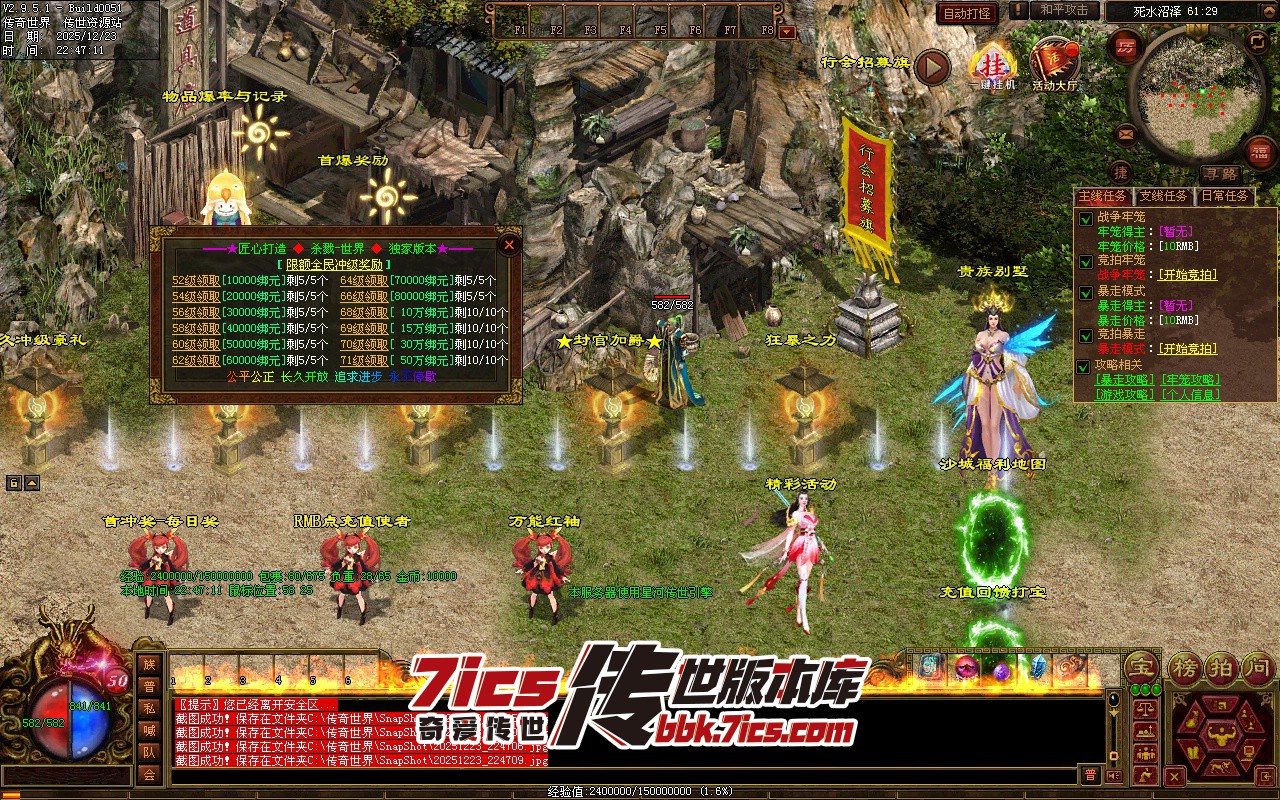Open the 暴走攻略 guide link
This screenshot has width=1280, height=800.
click(x=1126, y=380)
